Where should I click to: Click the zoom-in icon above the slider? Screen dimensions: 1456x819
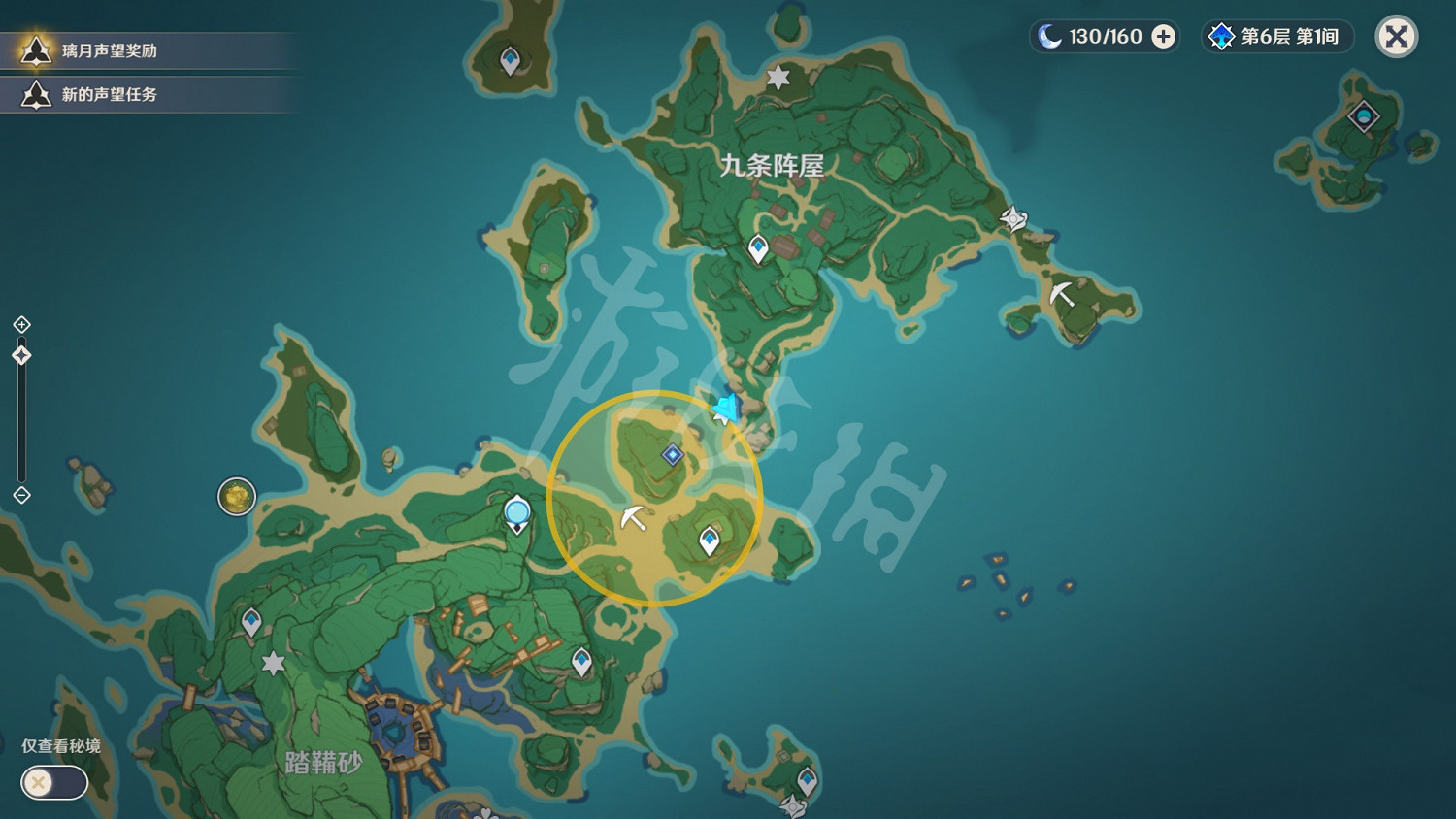click(20, 325)
